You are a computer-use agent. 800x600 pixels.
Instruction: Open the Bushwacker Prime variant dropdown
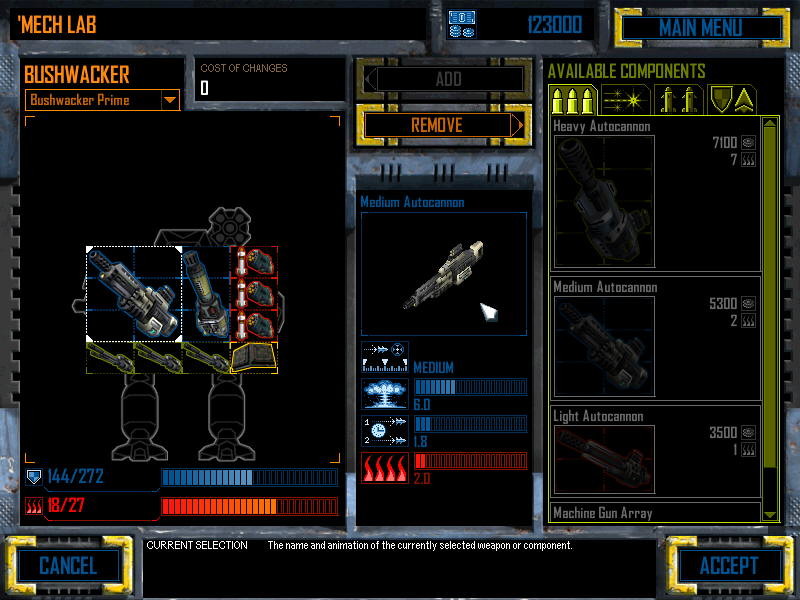pyautogui.click(x=169, y=100)
